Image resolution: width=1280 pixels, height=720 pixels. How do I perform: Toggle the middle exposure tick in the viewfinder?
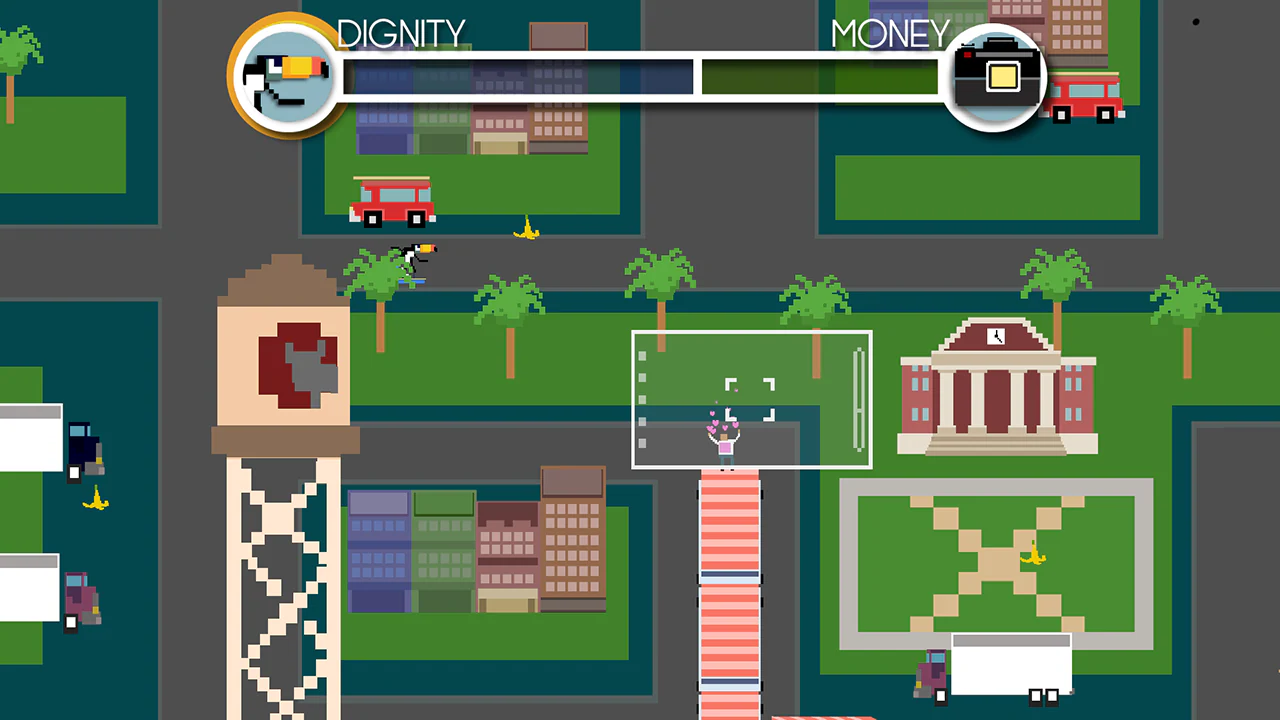(x=642, y=399)
